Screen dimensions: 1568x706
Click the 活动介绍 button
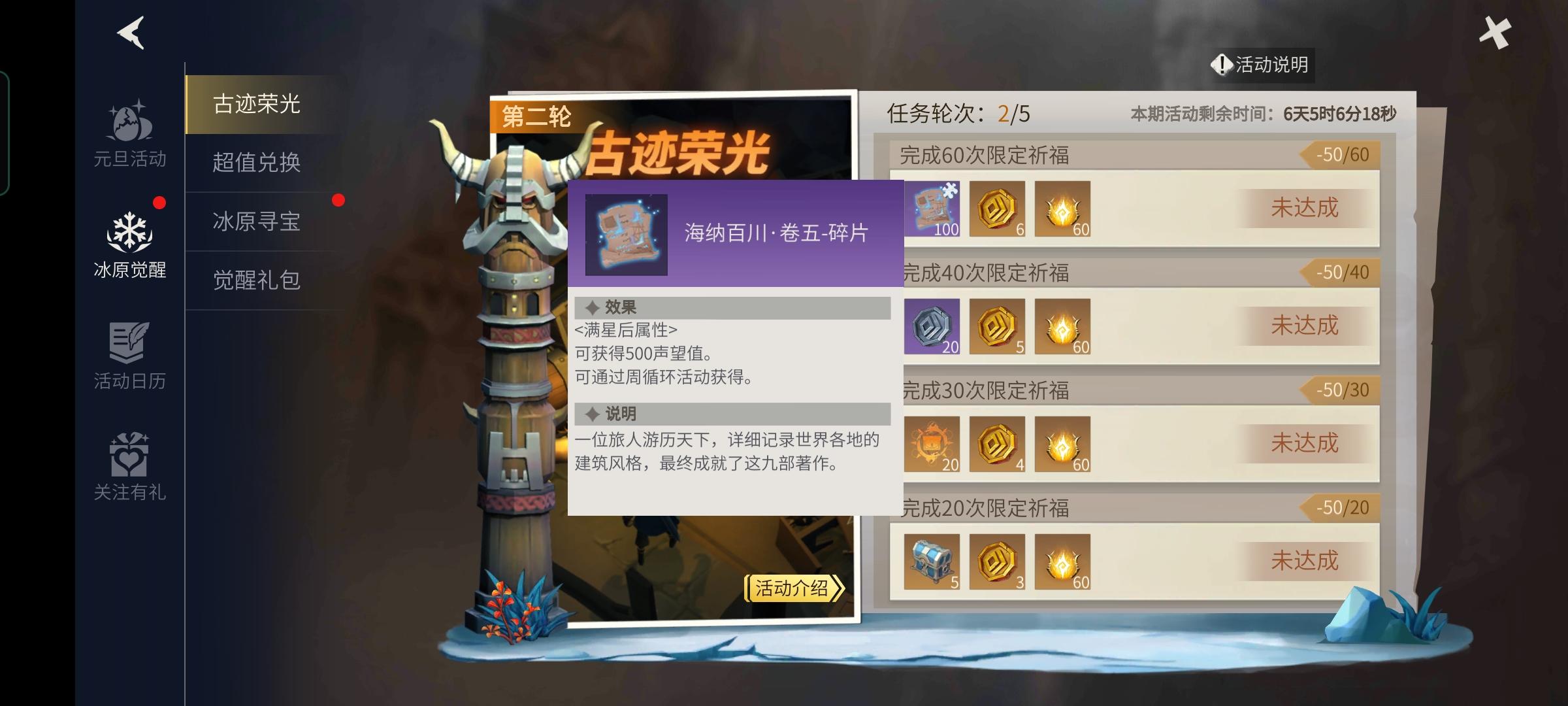click(794, 587)
